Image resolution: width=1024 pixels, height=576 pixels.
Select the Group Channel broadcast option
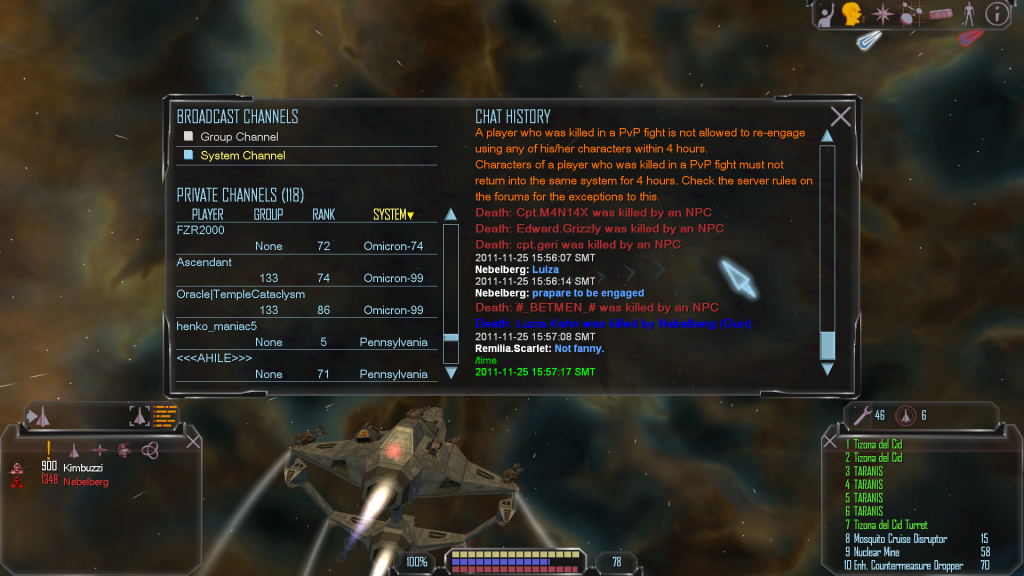[238, 137]
